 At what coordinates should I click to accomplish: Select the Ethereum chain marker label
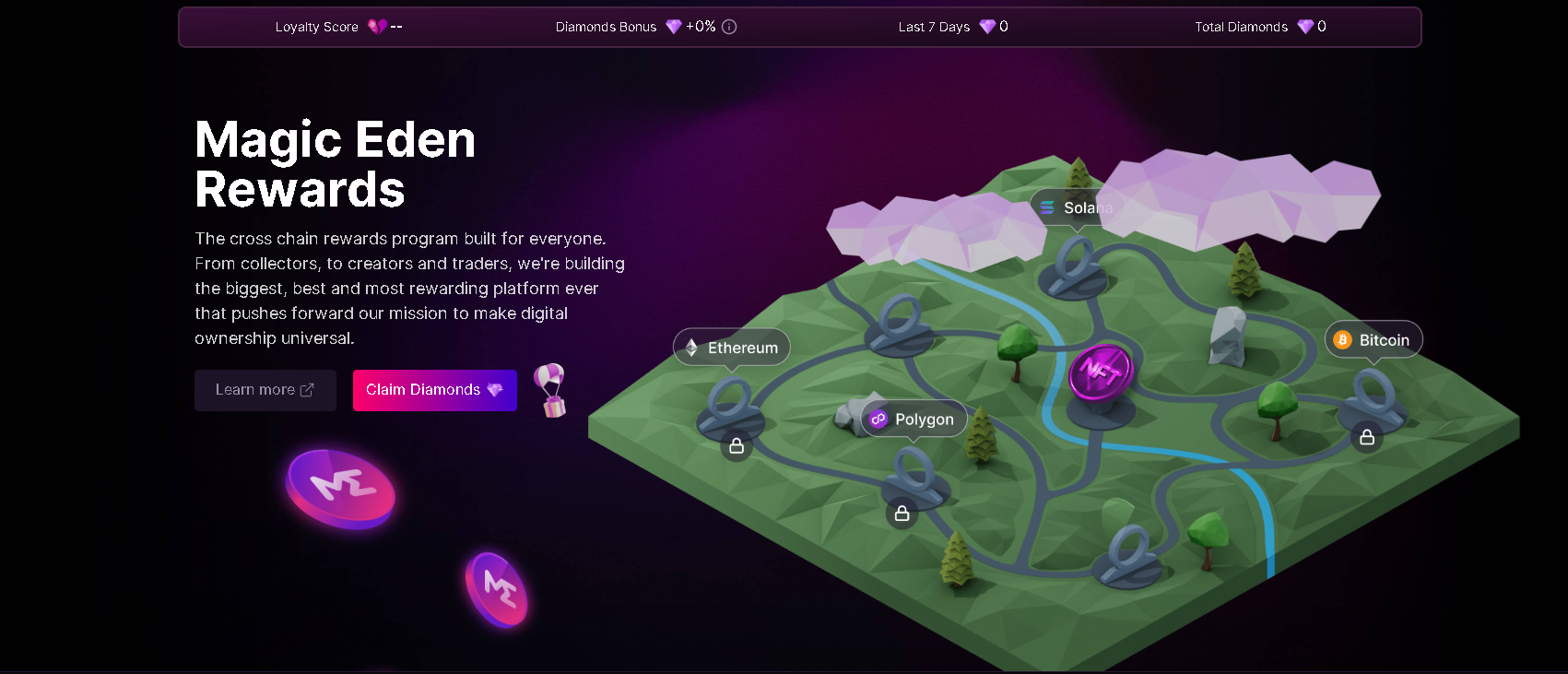click(x=732, y=348)
